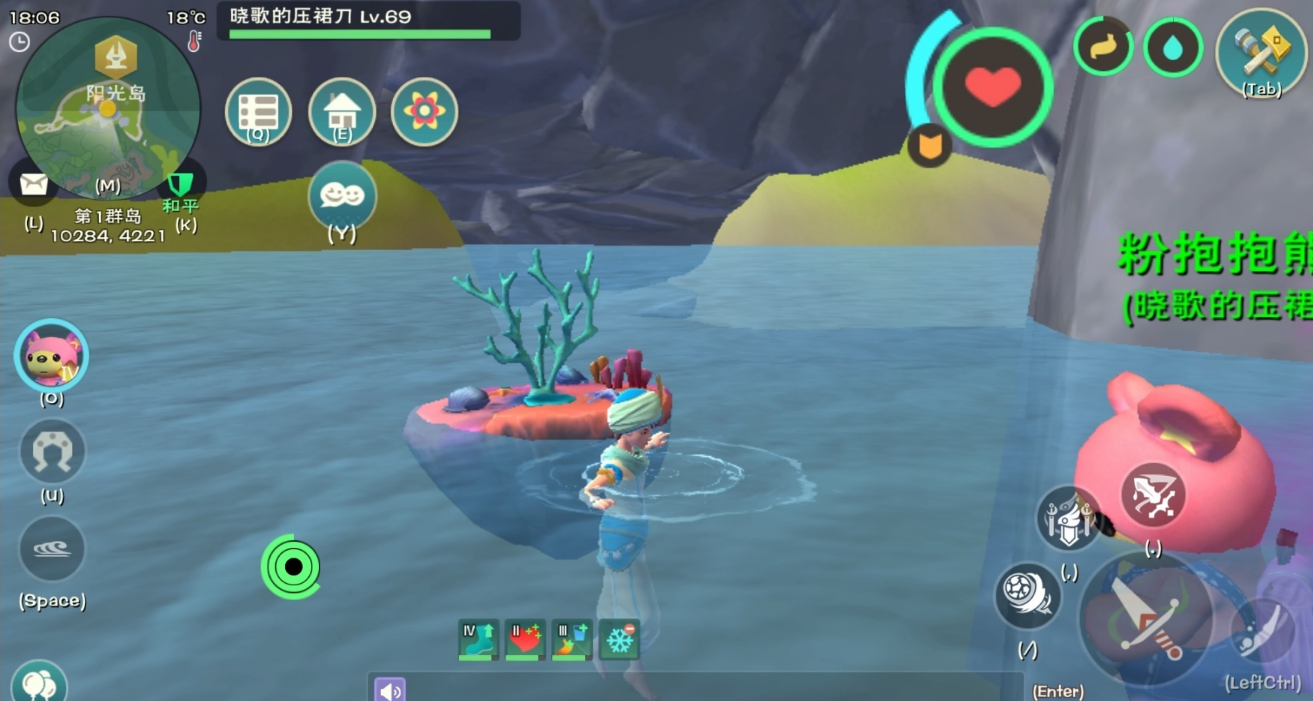Select the red heart buff icon

(x=525, y=640)
